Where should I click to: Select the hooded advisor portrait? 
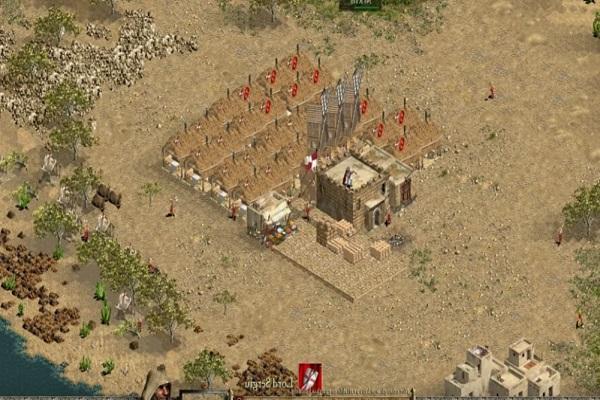(156, 384)
